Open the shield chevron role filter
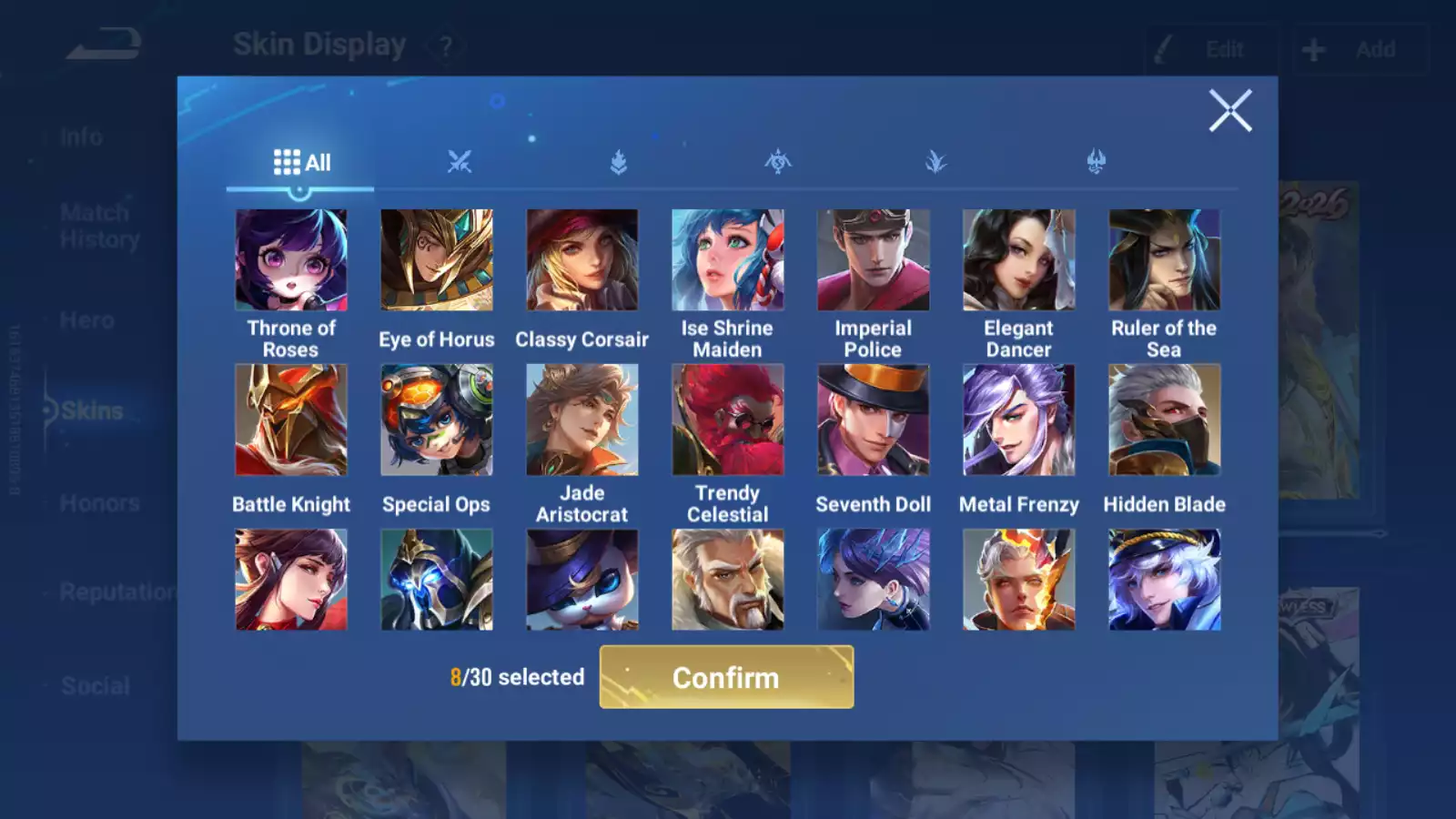Screen dimensions: 1456x819 tap(619, 161)
